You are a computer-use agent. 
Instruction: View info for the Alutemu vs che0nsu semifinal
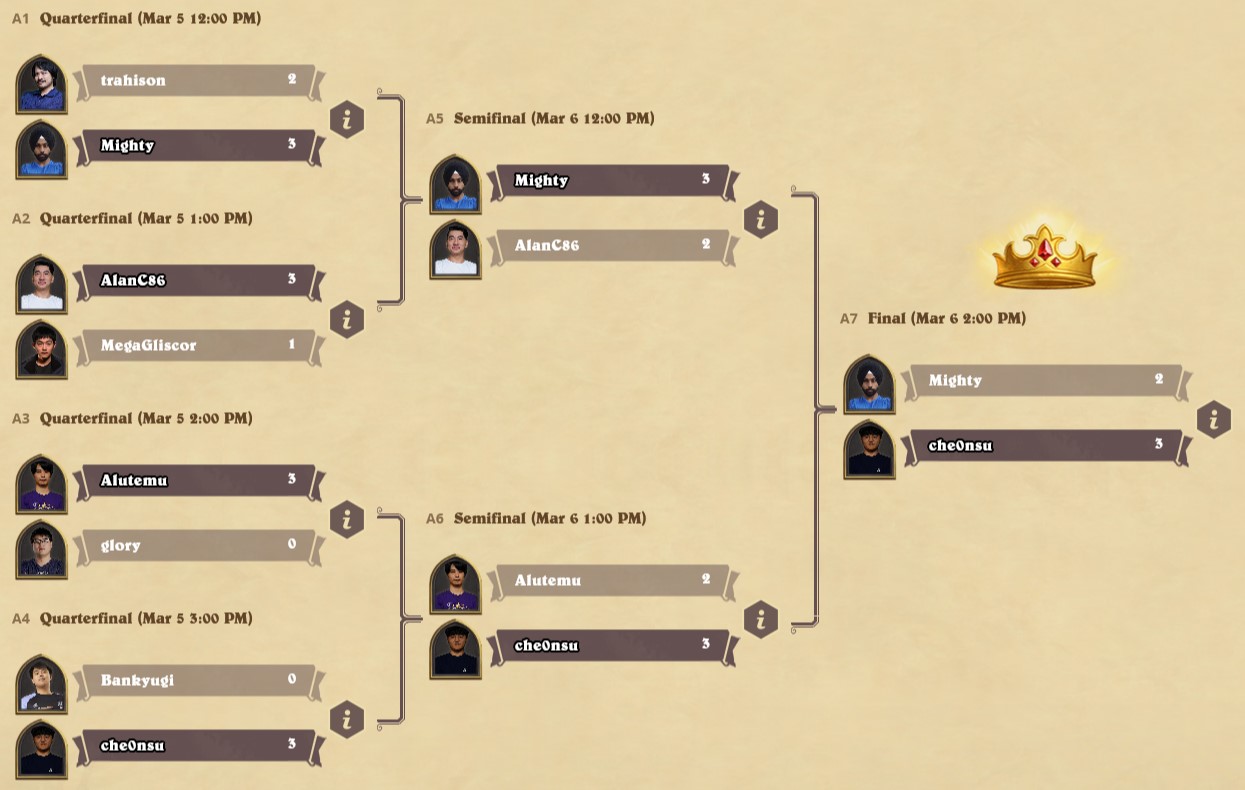tap(761, 620)
